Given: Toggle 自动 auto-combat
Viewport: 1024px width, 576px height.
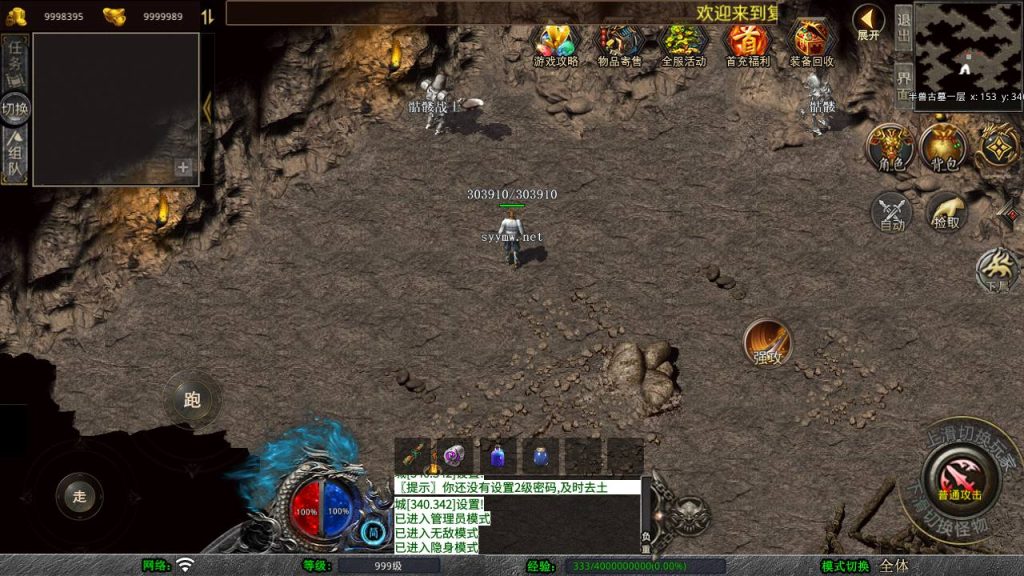Looking at the screenshot, I should coord(891,212).
